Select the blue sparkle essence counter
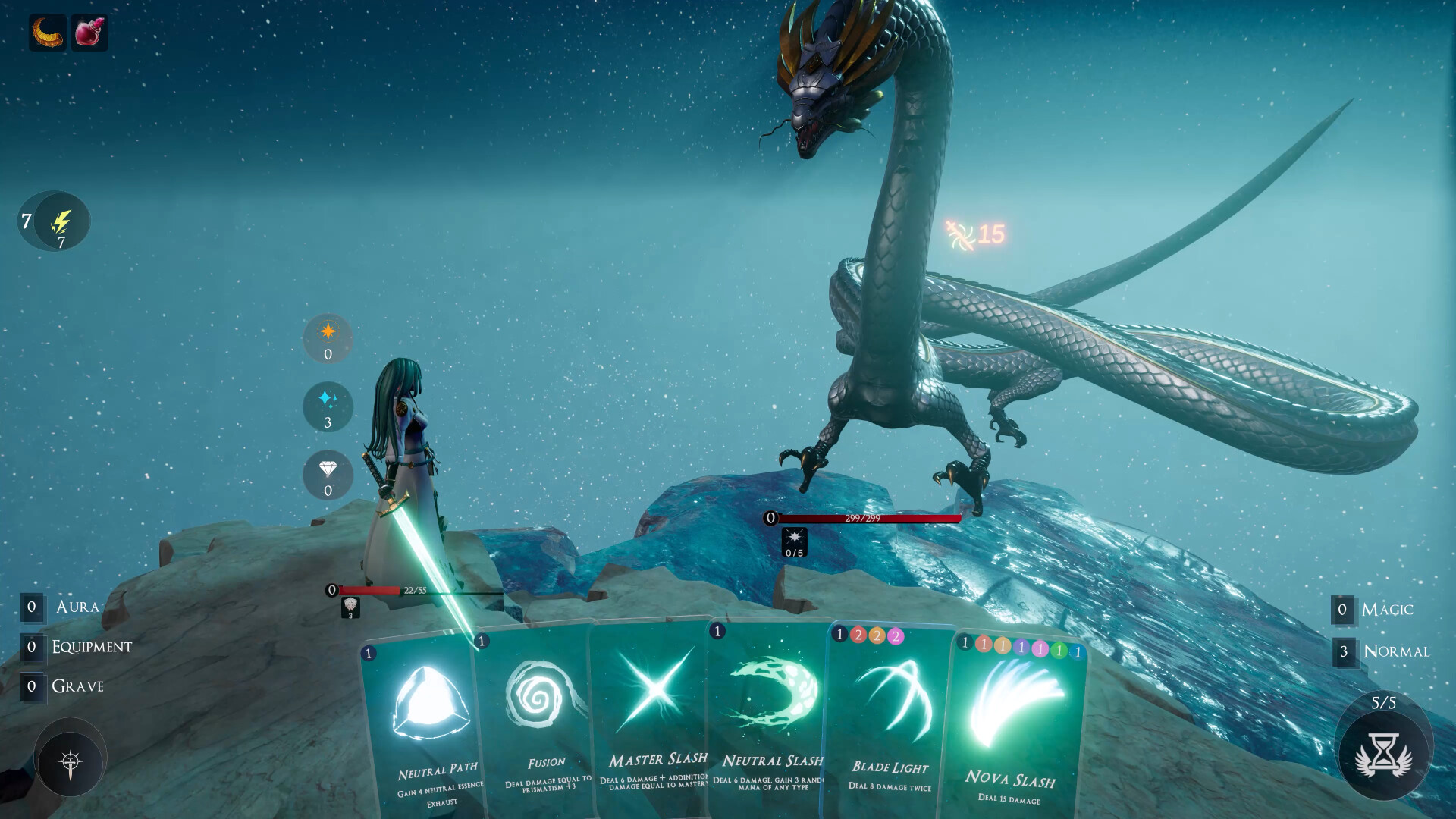The width and height of the screenshot is (1456, 819). click(328, 407)
